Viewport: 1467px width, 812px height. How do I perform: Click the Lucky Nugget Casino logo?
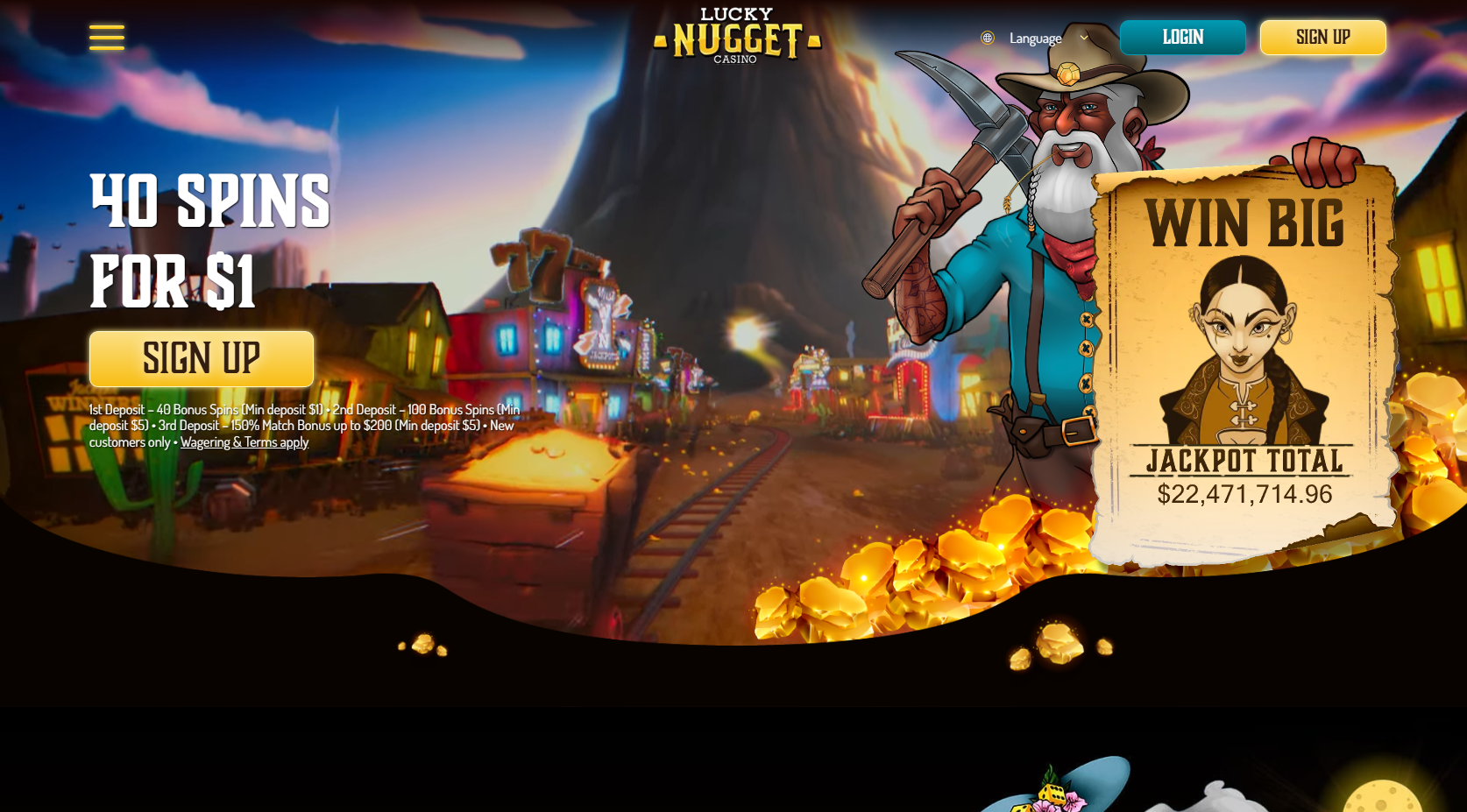coord(737,36)
